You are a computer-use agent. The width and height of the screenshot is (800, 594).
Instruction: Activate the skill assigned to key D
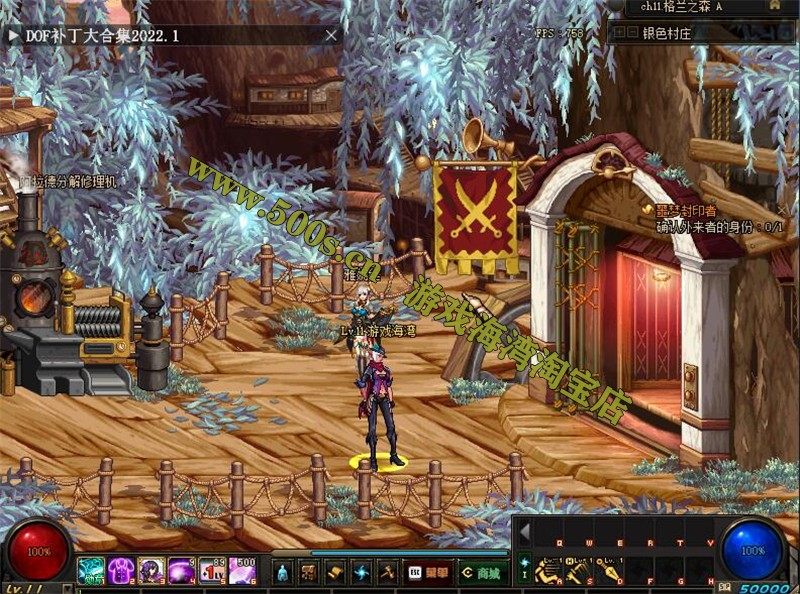coord(608,572)
